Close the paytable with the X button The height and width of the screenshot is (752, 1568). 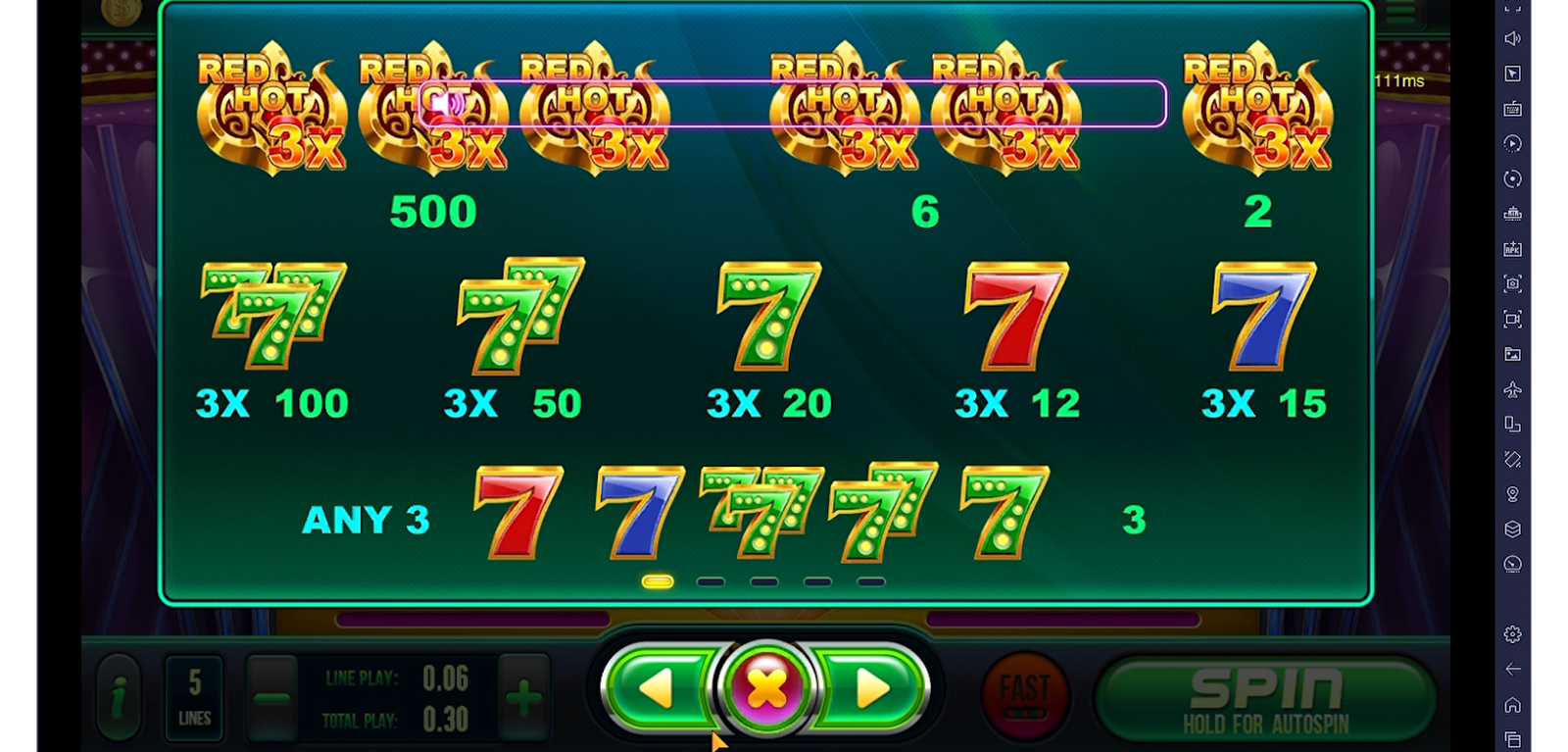[x=765, y=688]
